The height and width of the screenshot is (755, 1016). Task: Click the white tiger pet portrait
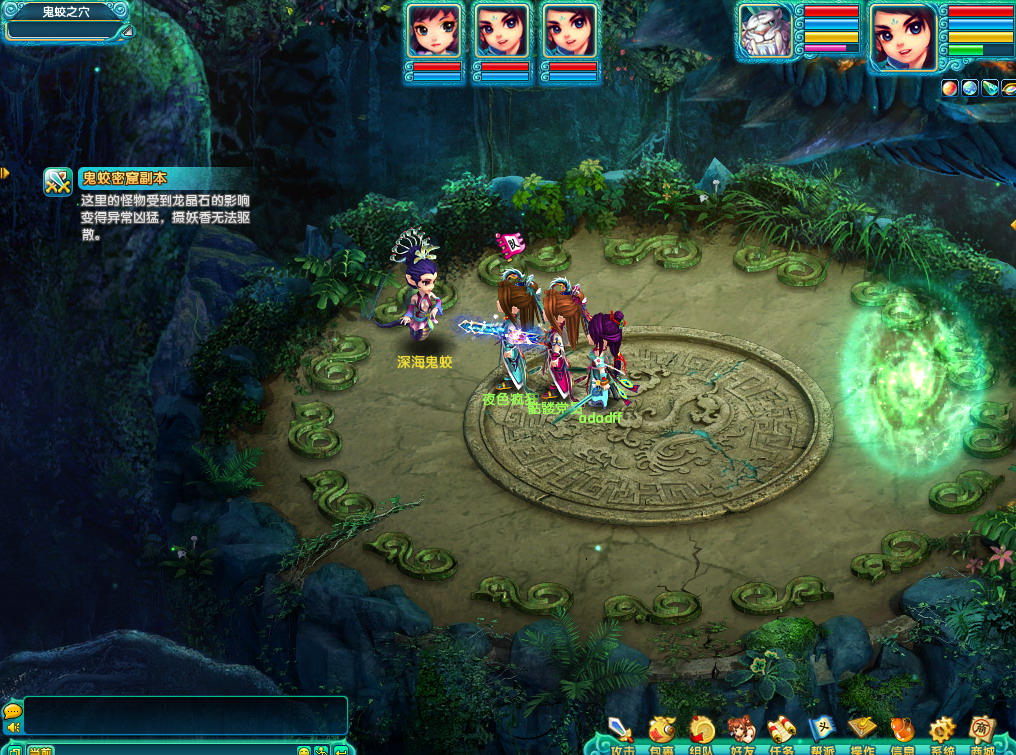(766, 33)
